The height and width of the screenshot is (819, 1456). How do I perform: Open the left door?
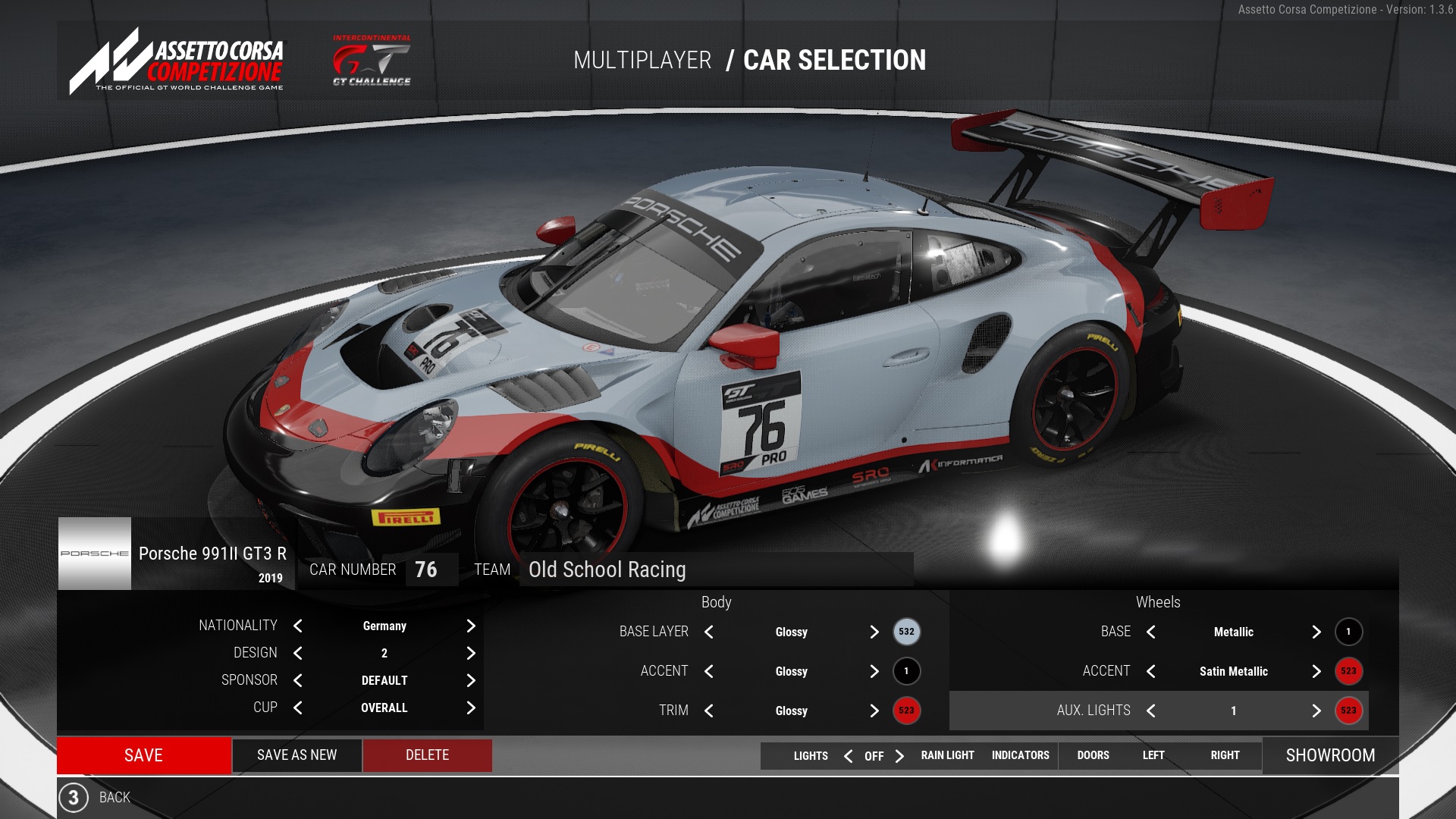(x=1153, y=755)
